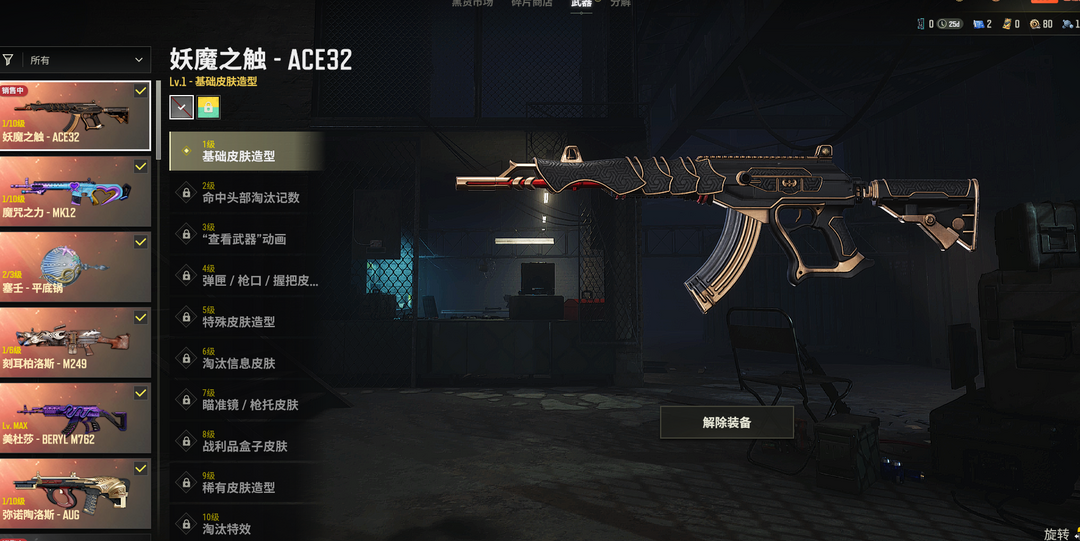1080x541 pixels.
Task: Choose the locked 稀有皮肤造型 level row
Action: [x=246, y=483]
